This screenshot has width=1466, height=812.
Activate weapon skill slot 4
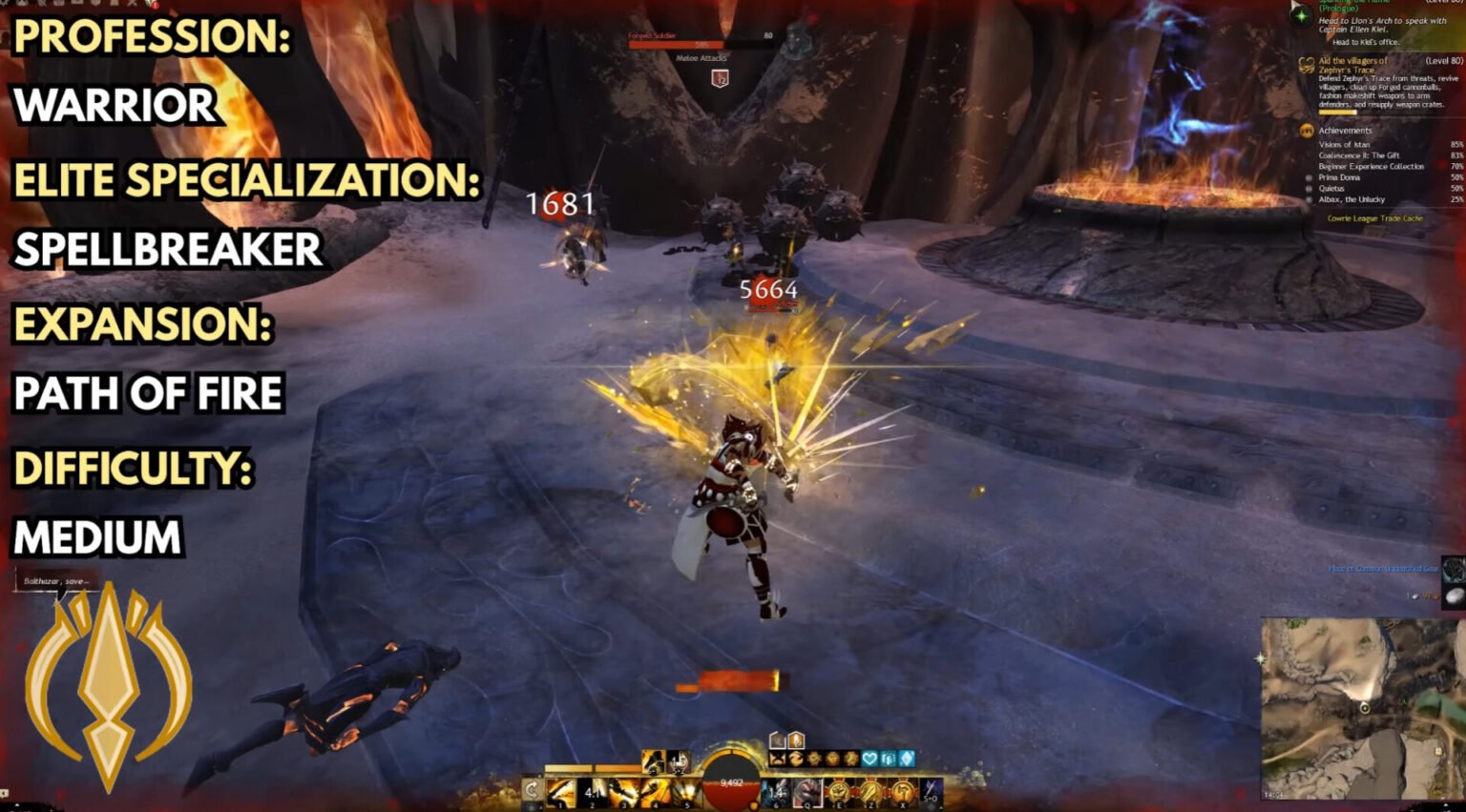coord(656,792)
